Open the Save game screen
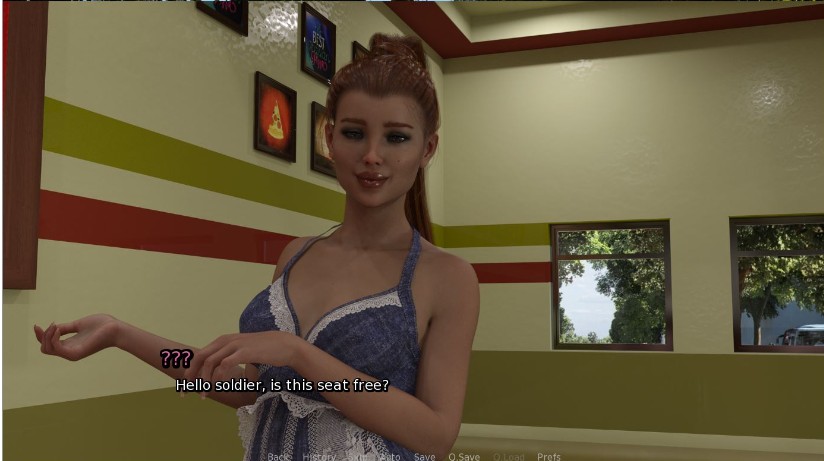 424,457
